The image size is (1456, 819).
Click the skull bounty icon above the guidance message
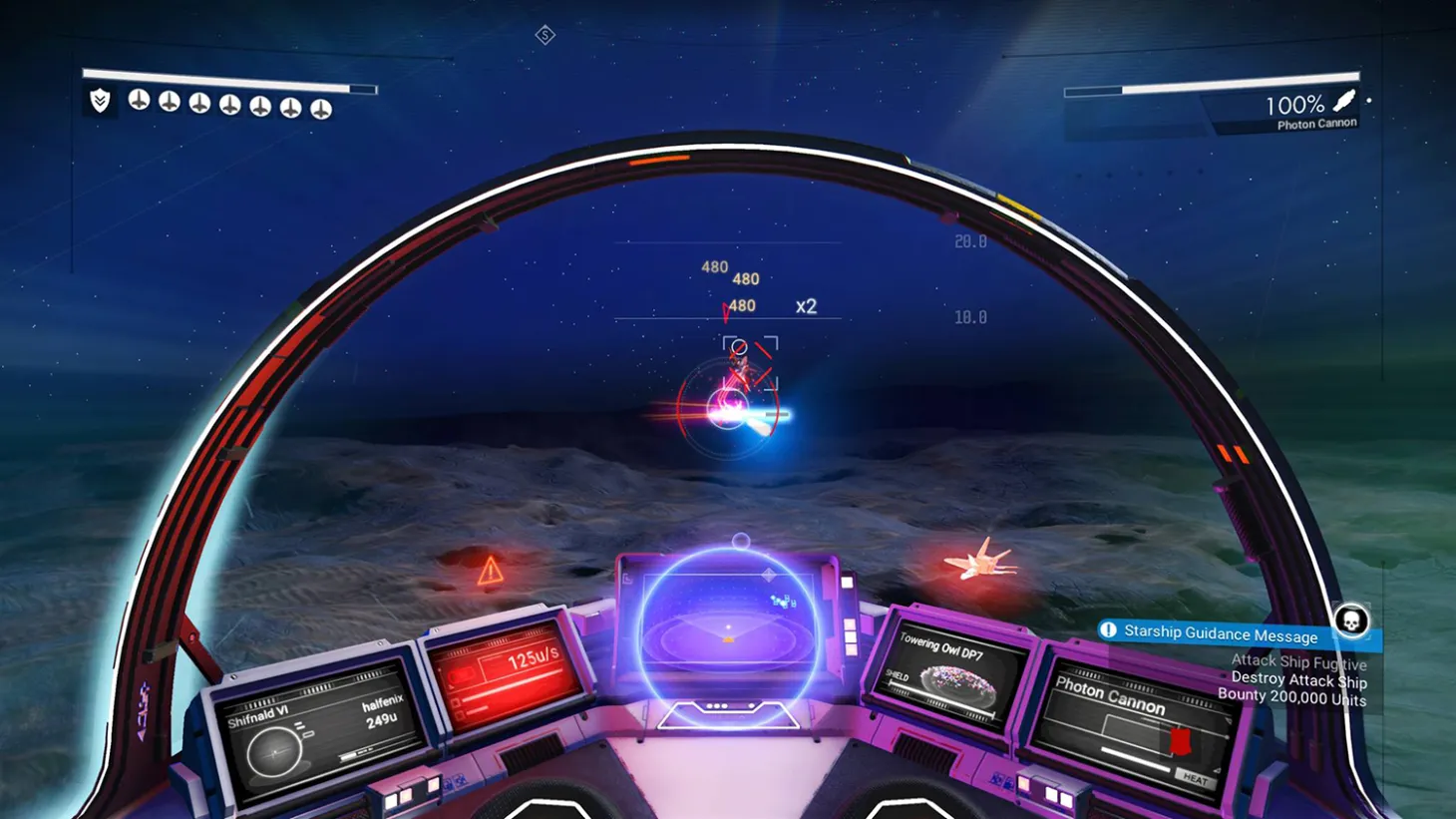coord(1351,621)
